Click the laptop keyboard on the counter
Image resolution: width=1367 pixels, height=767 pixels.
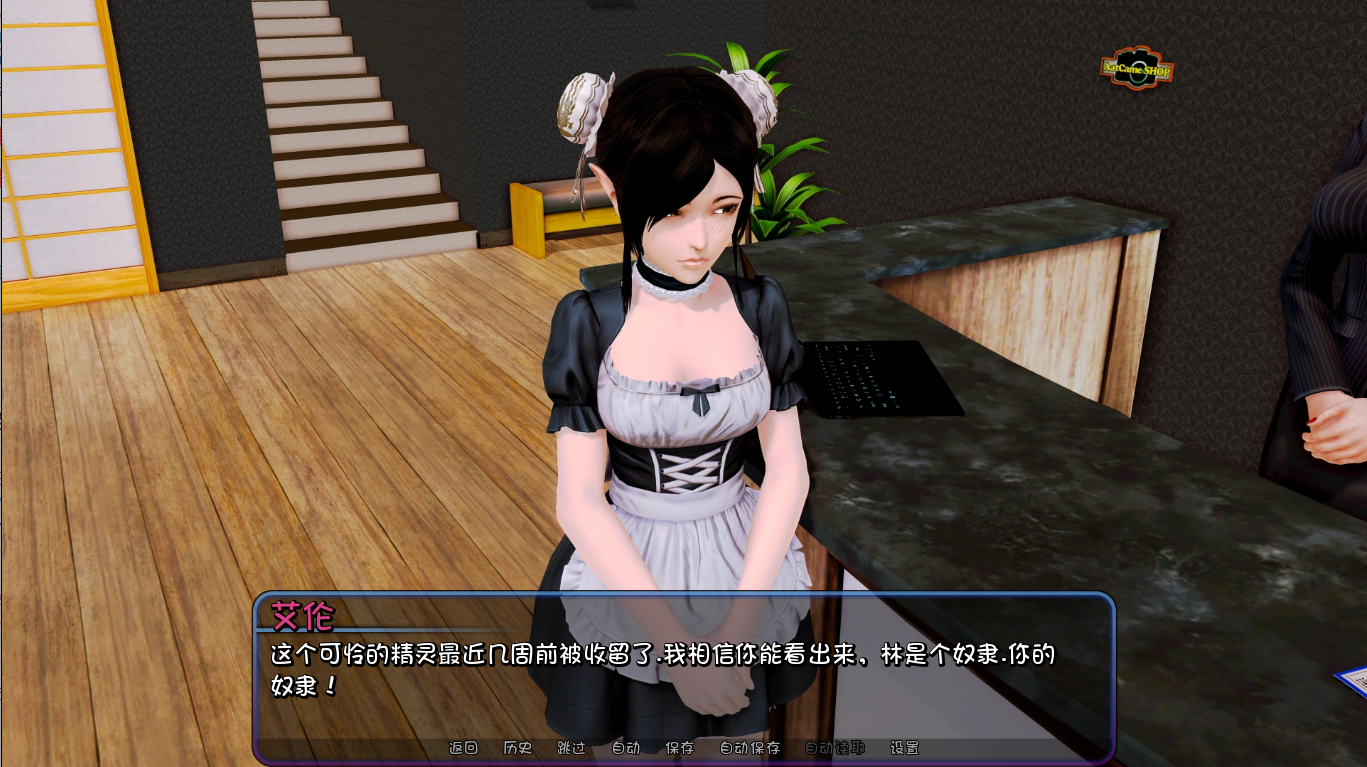880,380
